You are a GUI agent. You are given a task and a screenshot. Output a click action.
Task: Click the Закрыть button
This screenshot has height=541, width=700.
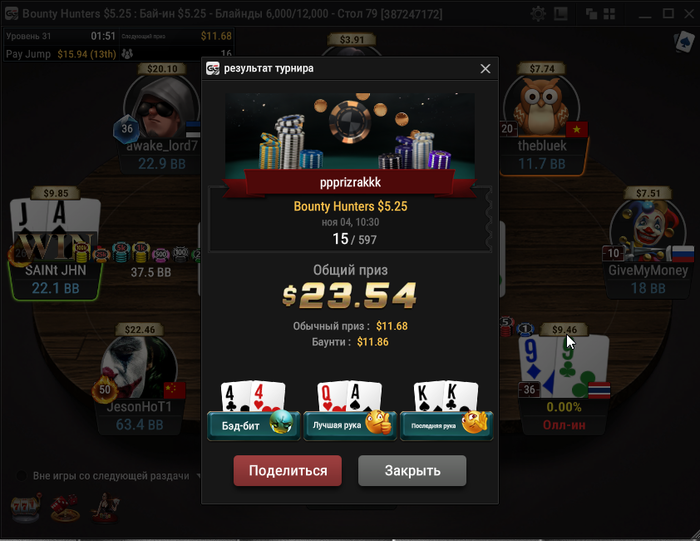click(x=412, y=471)
